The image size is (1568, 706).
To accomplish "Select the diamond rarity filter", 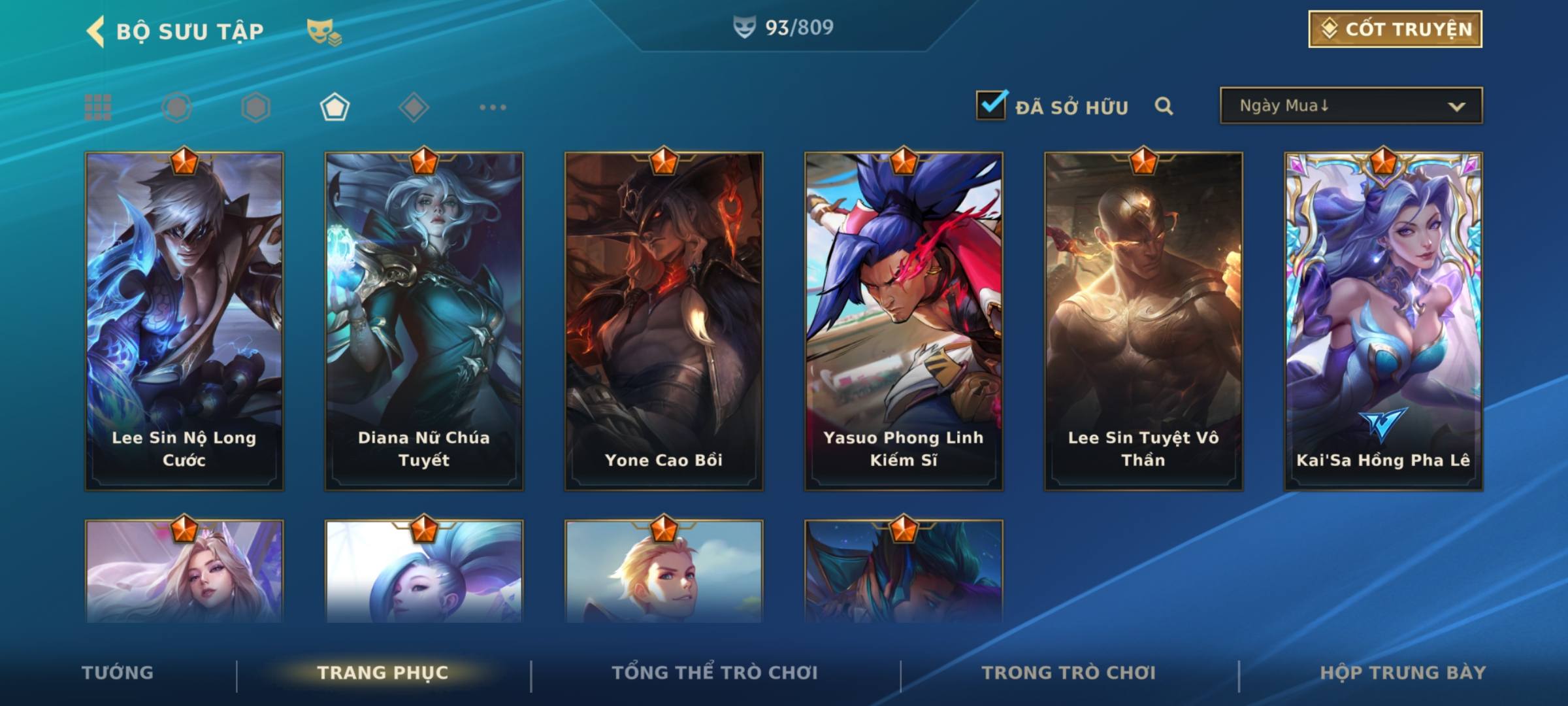I will tap(414, 107).
